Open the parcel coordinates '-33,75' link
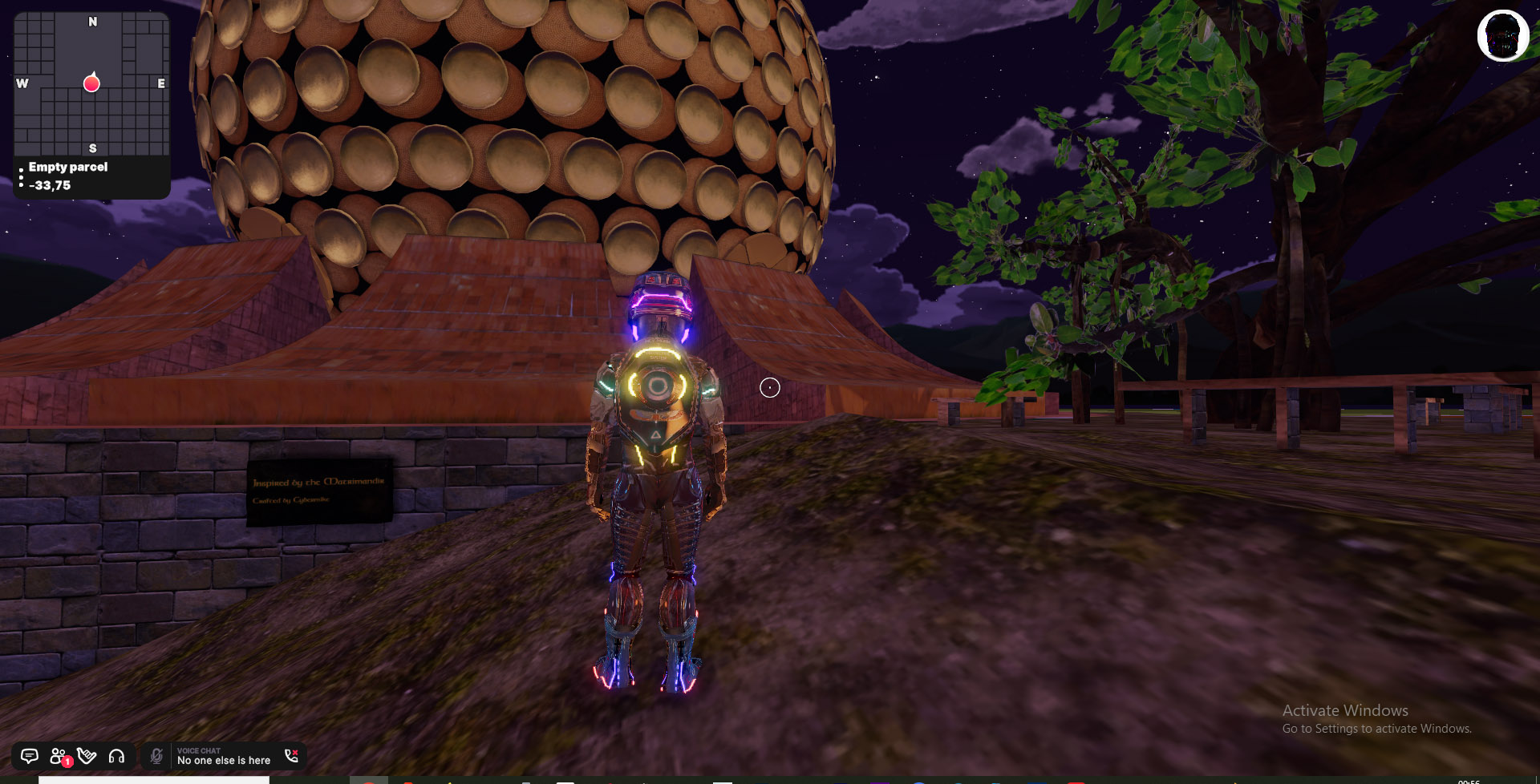The image size is (1540, 784). [x=49, y=184]
